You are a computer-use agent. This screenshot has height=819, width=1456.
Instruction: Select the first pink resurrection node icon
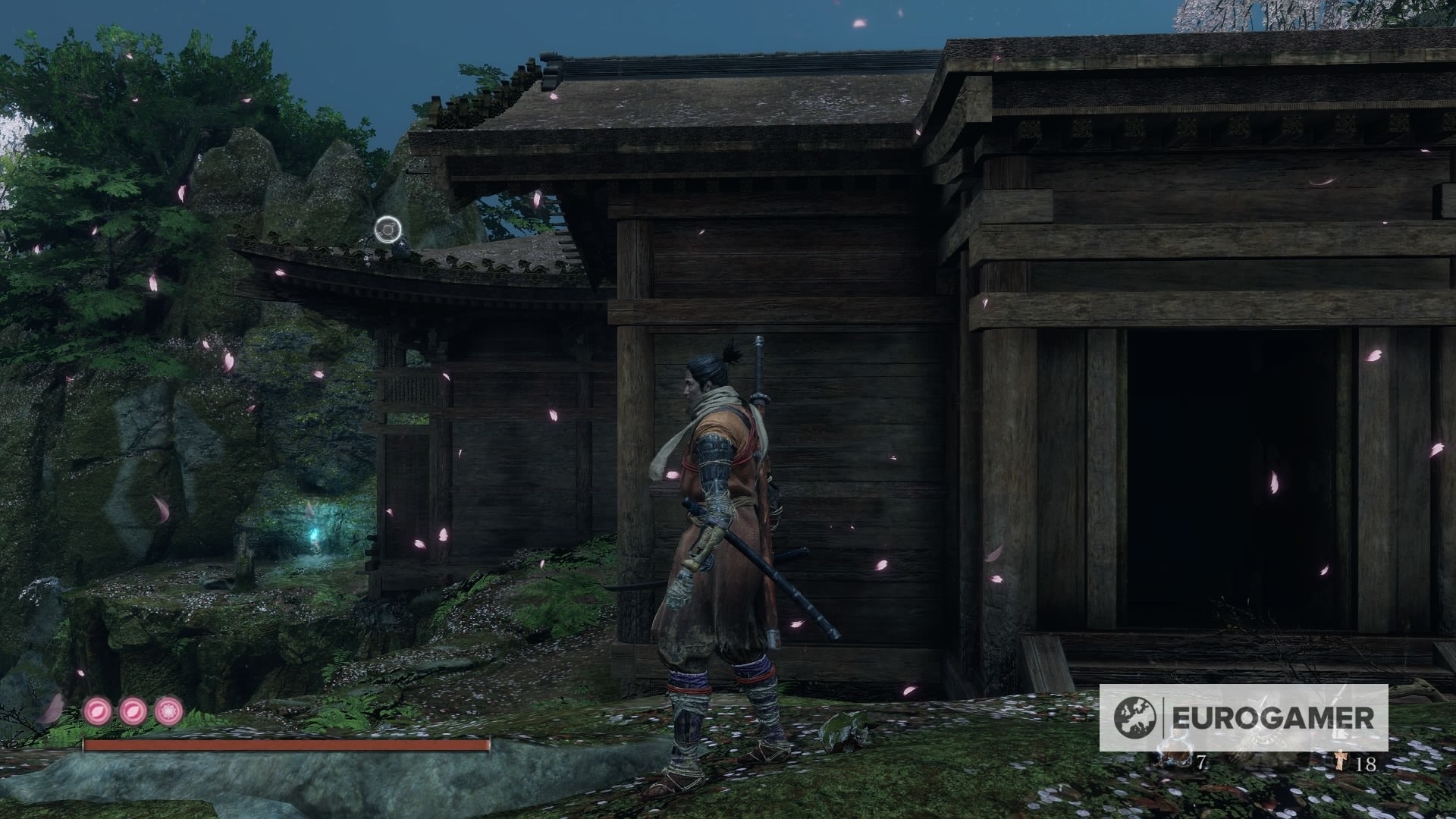[97, 712]
